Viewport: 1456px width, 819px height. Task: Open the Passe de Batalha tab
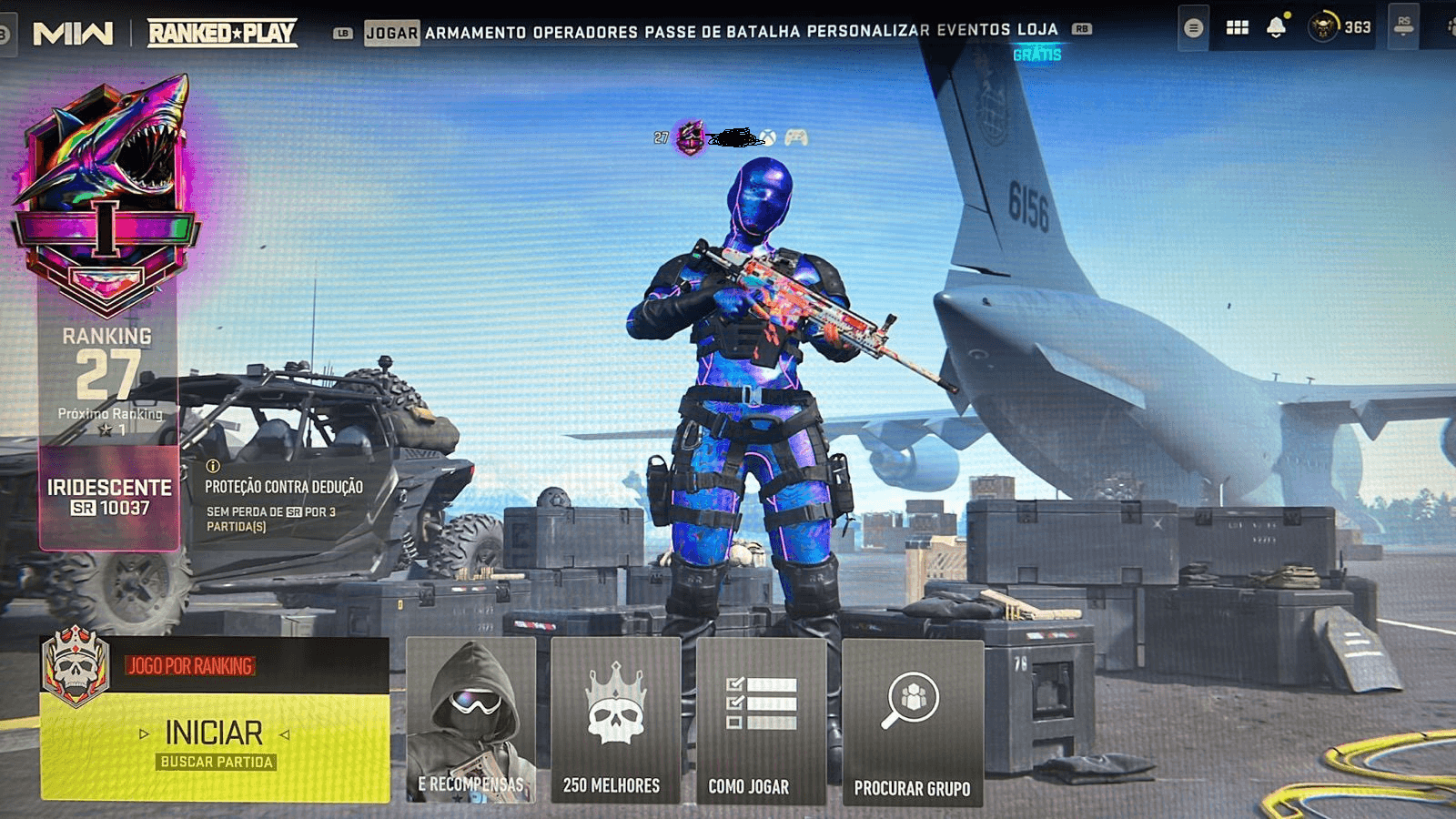click(722, 33)
